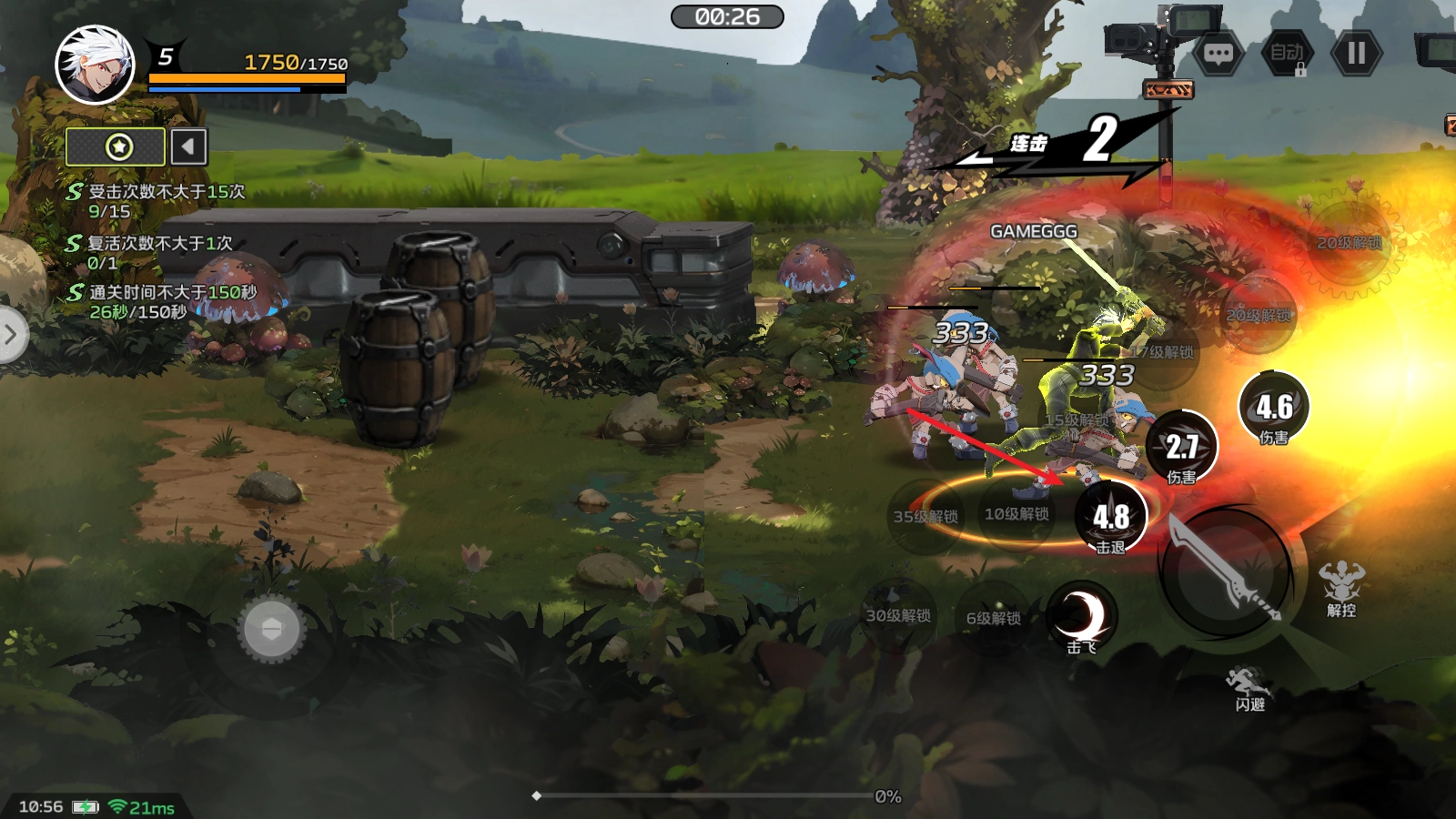
Task: Use the 伤害 skill showing 2.7 cooldown
Action: pos(1181,446)
